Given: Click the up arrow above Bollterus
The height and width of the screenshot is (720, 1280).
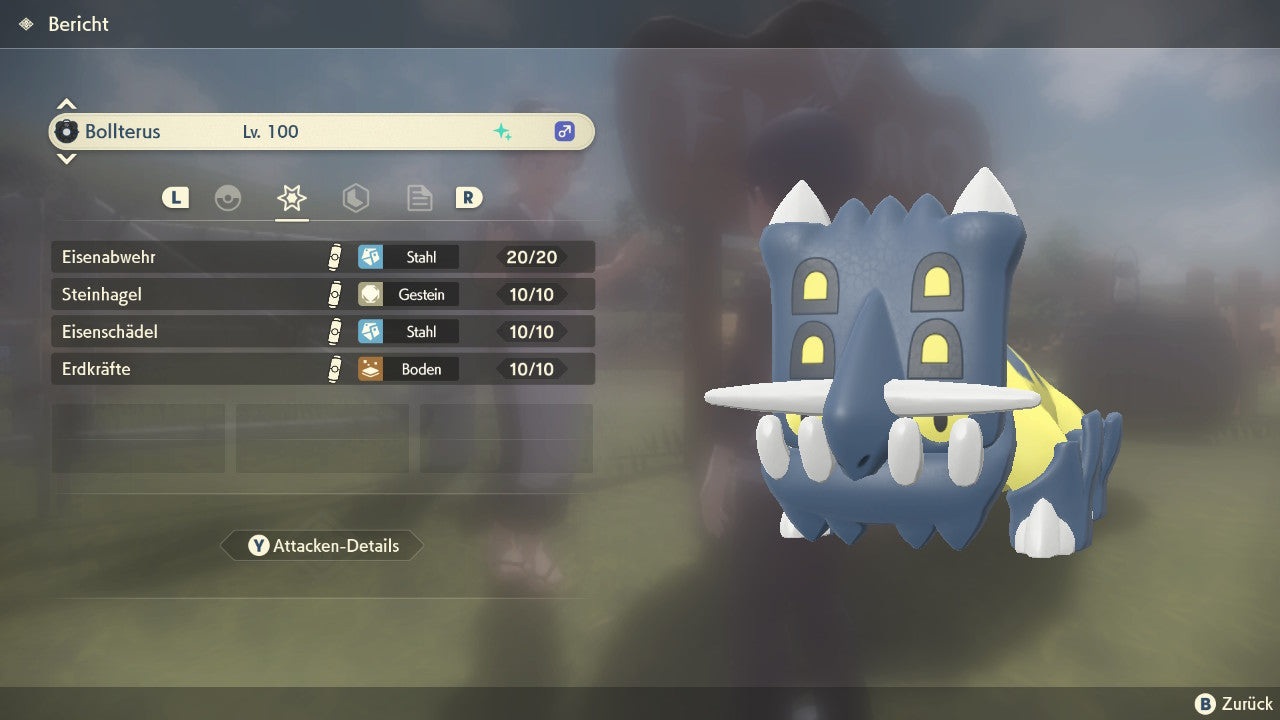Looking at the screenshot, I should [x=66, y=104].
